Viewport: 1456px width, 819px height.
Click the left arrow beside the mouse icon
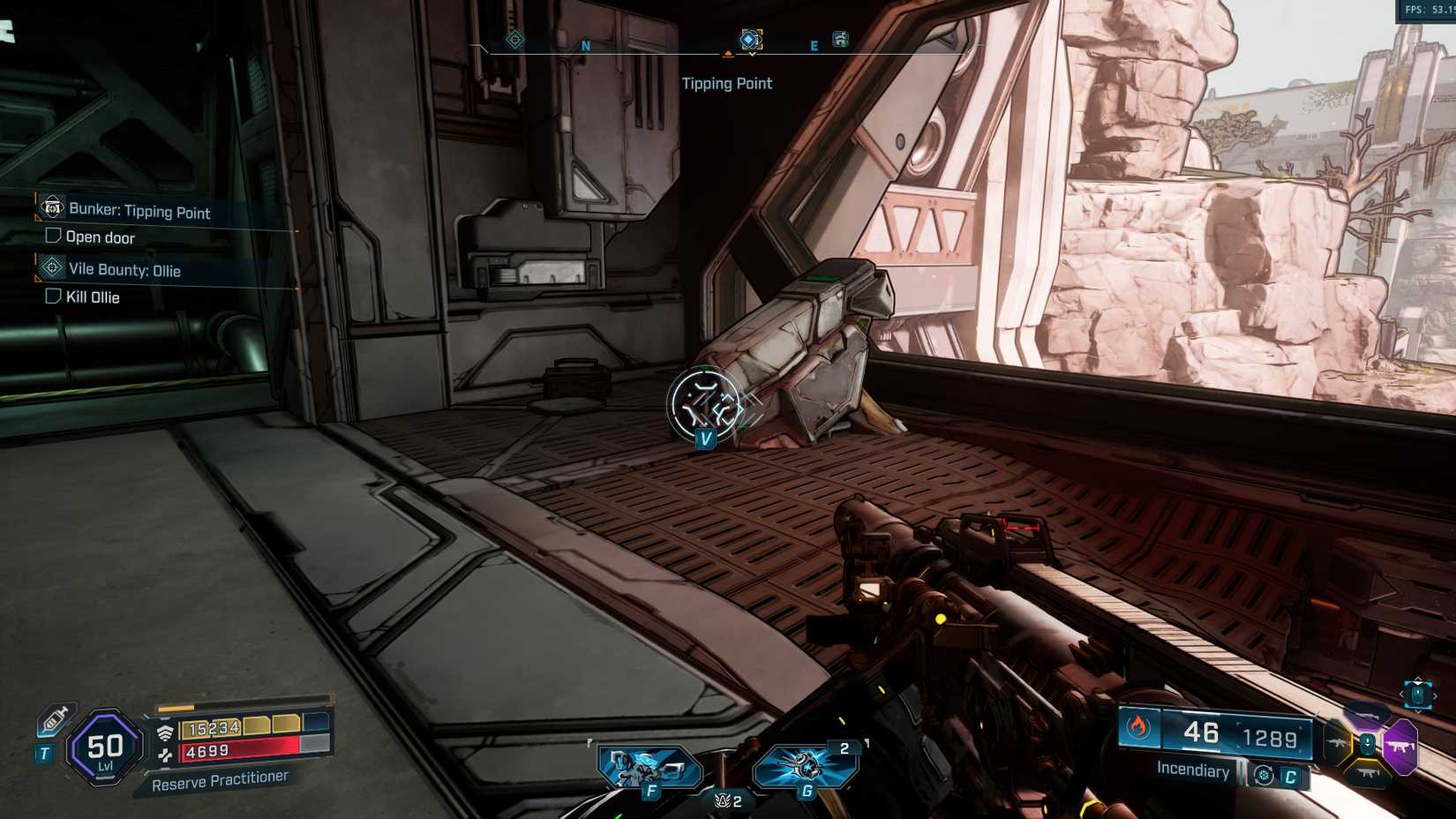tap(1401, 695)
